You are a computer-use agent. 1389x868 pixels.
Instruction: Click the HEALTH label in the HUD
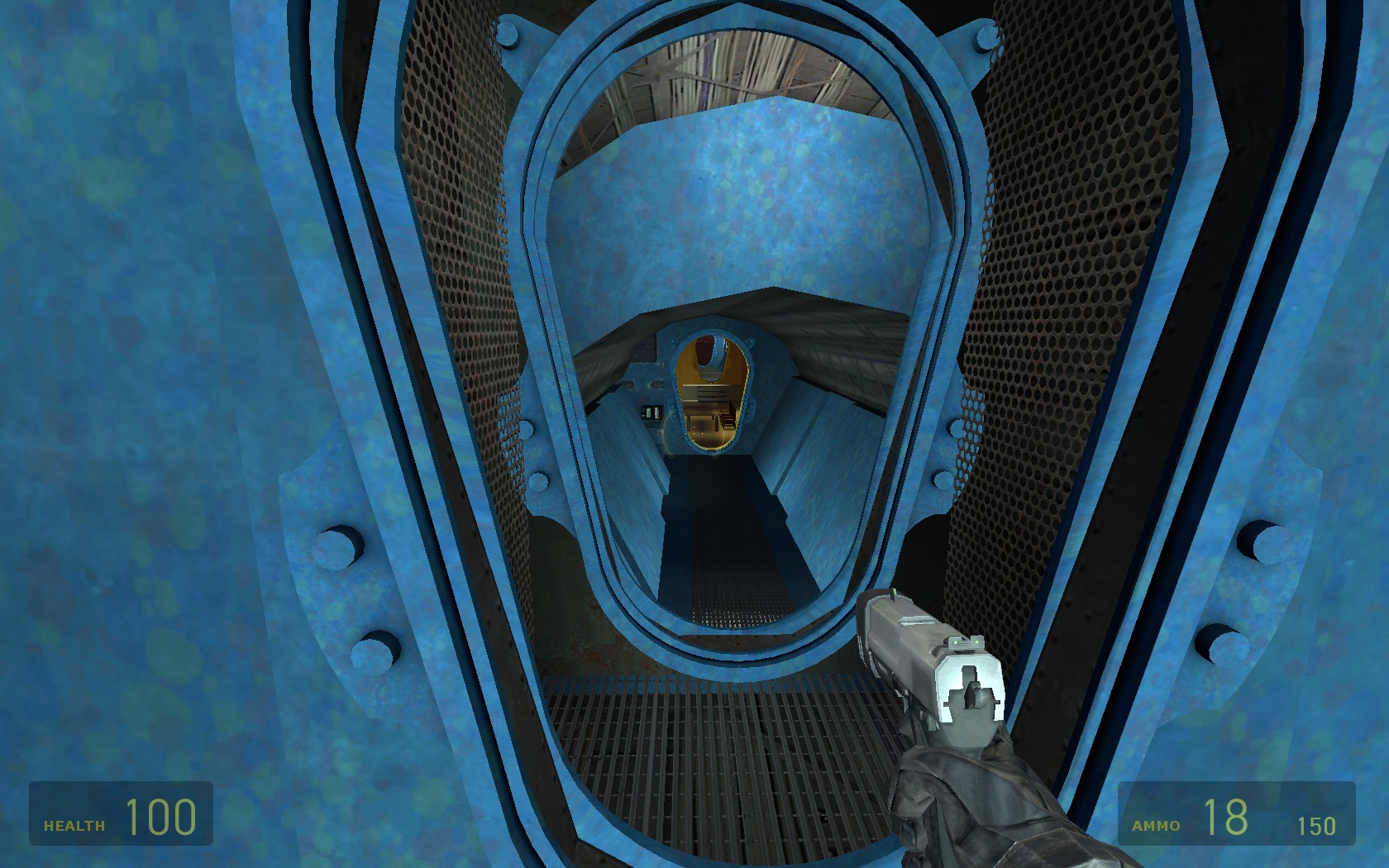coord(74,823)
